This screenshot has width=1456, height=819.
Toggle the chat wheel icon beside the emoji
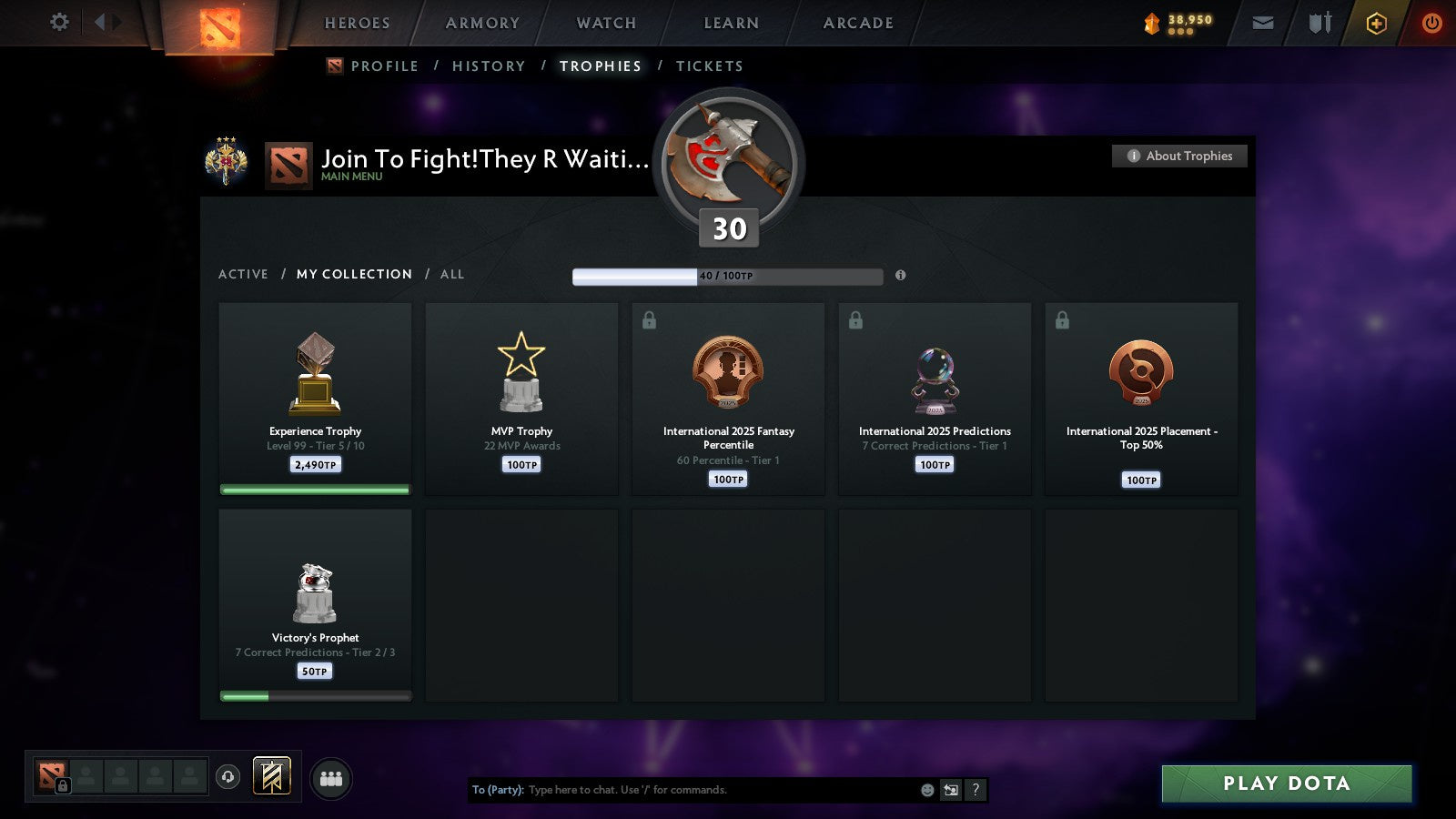click(950, 790)
